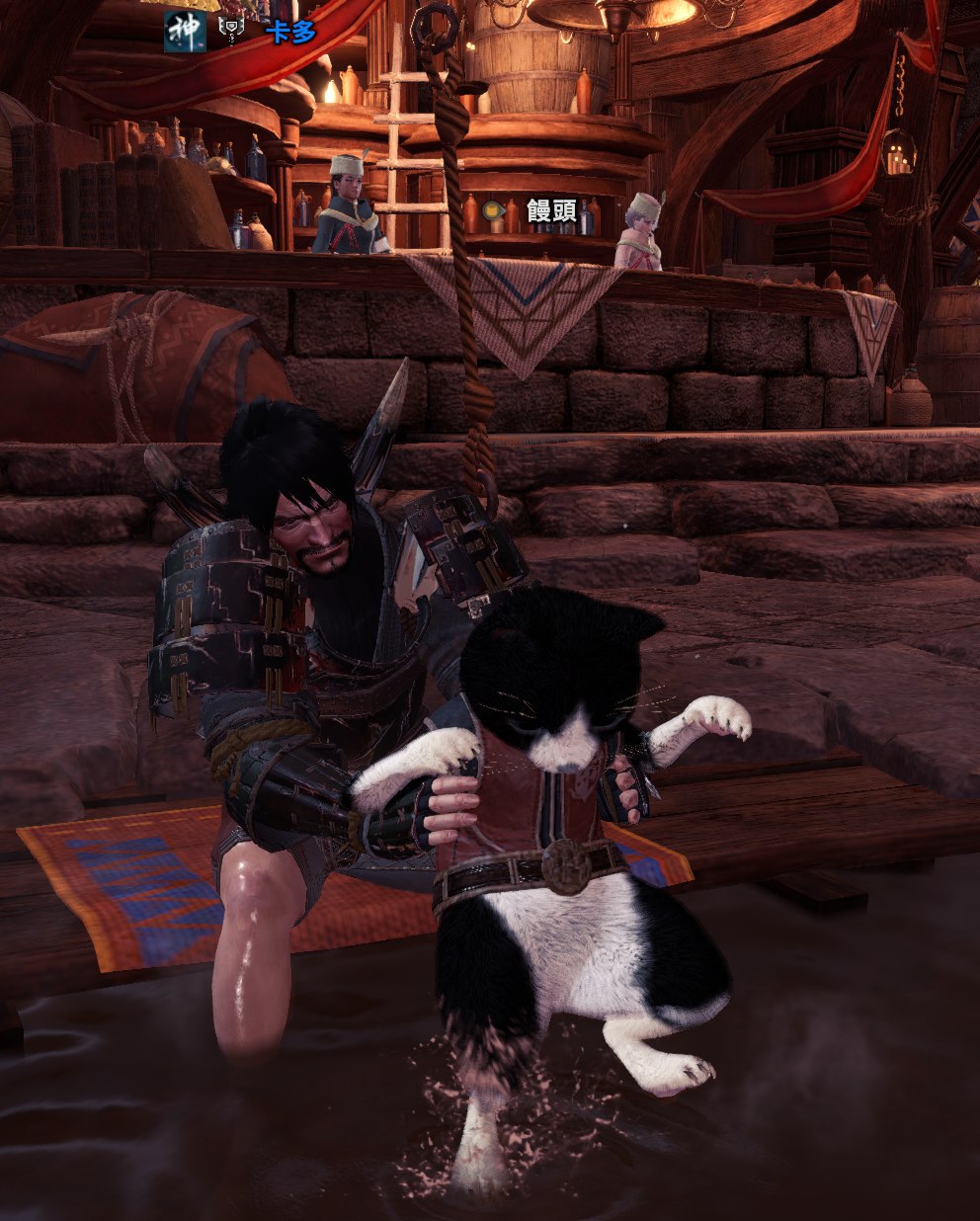
Task: Click the 神 emblem icon
Action: [x=185, y=31]
